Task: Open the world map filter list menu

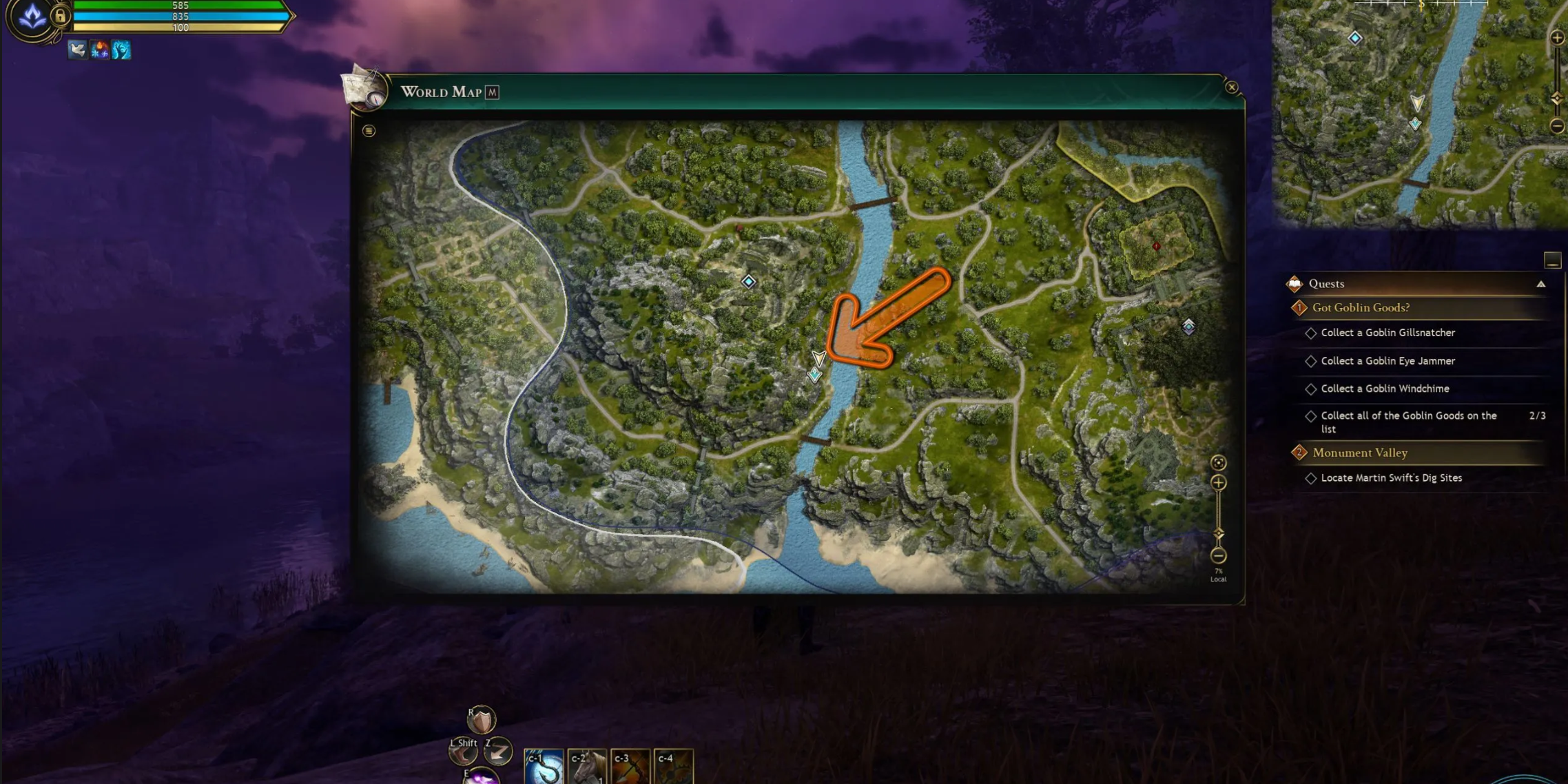Action: click(369, 131)
